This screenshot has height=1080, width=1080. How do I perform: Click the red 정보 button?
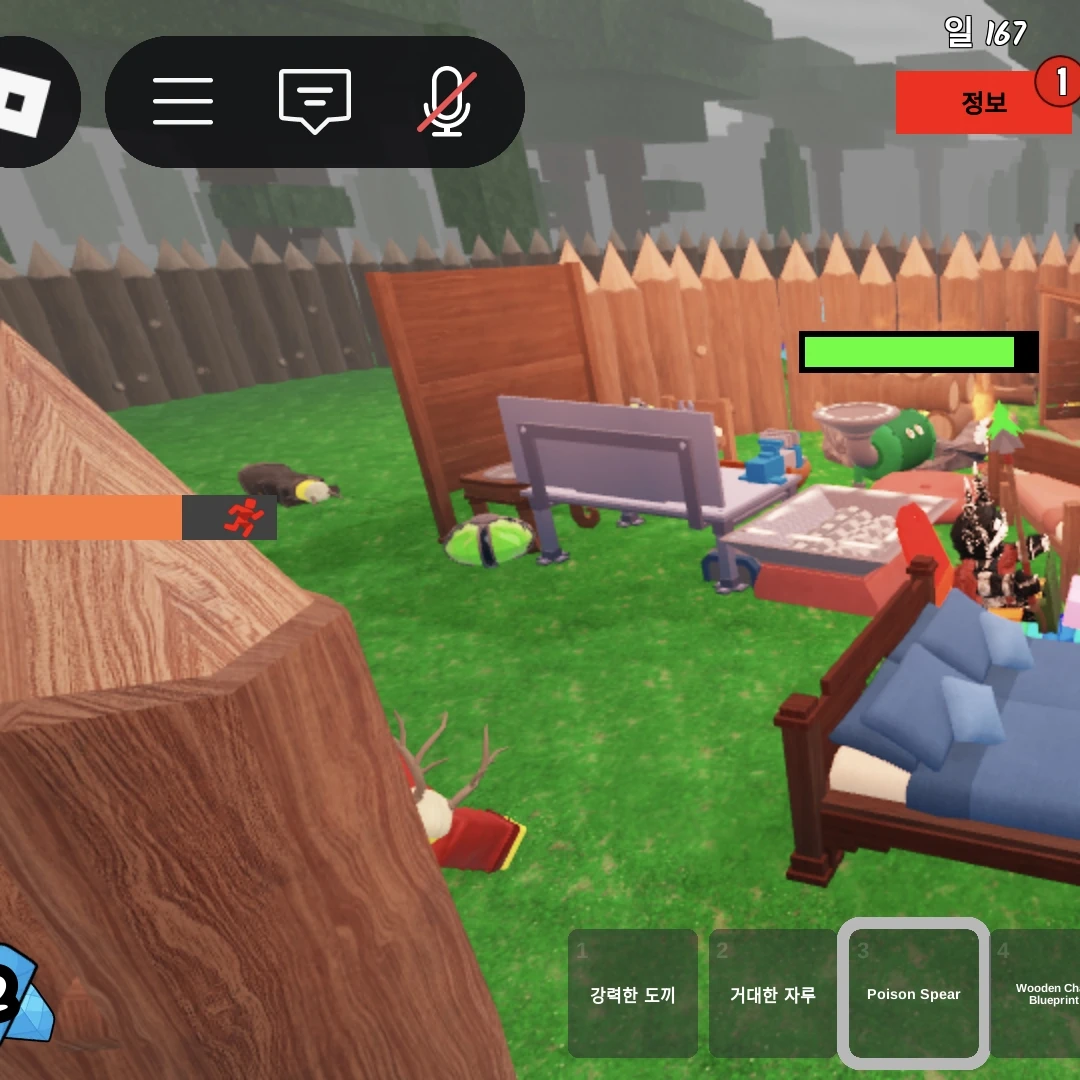(x=983, y=102)
